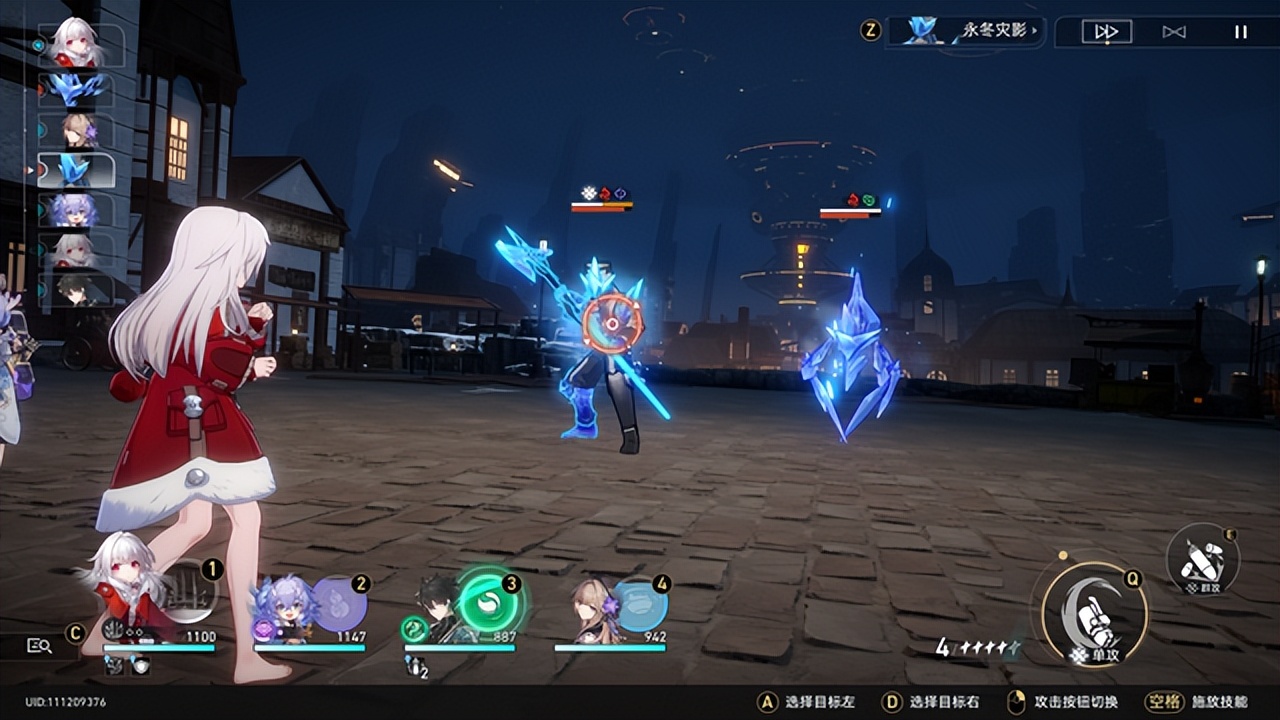
Task: Activate the glowing green ultimate of character 3
Action: pyautogui.click(x=489, y=599)
